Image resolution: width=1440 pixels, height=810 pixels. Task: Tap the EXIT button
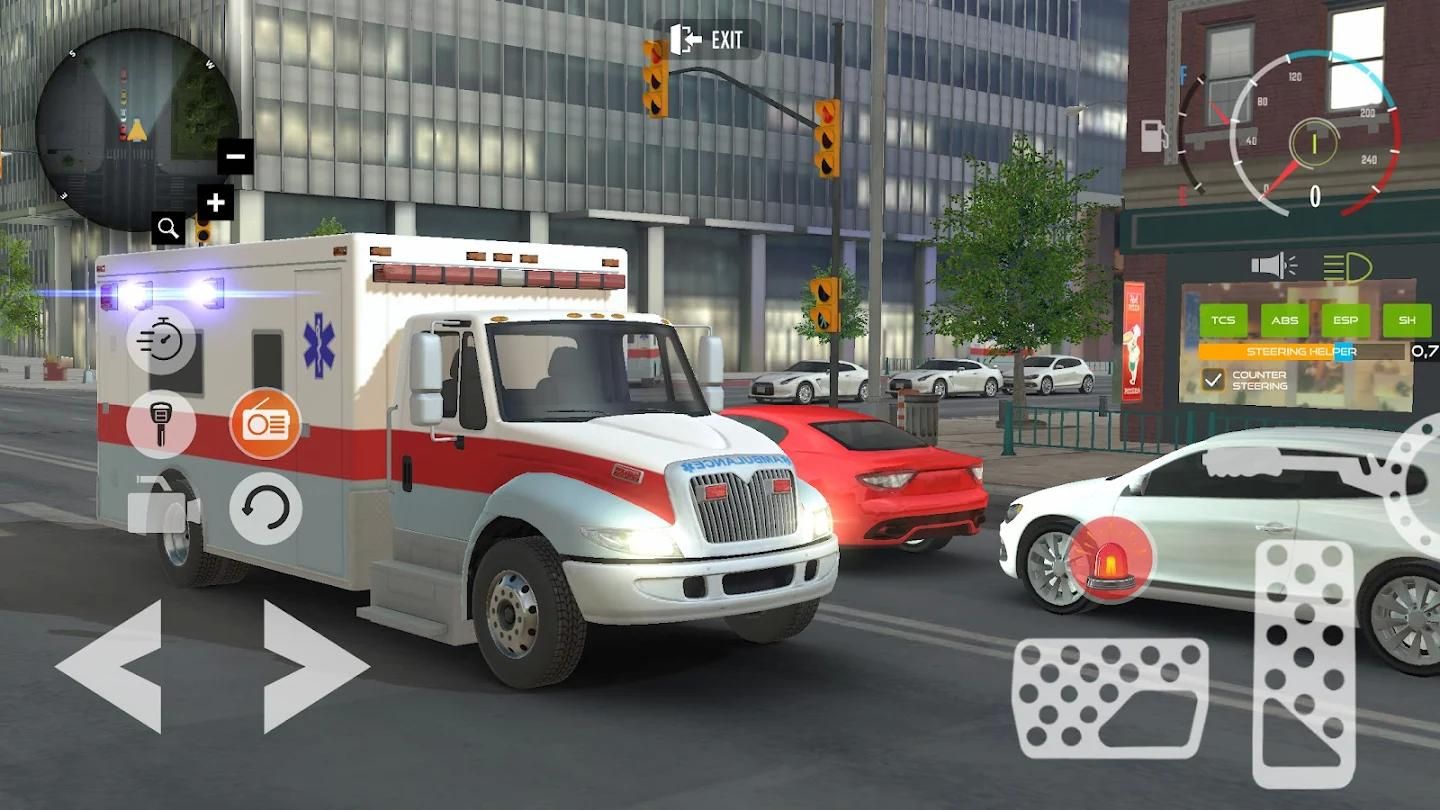(707, 40)
